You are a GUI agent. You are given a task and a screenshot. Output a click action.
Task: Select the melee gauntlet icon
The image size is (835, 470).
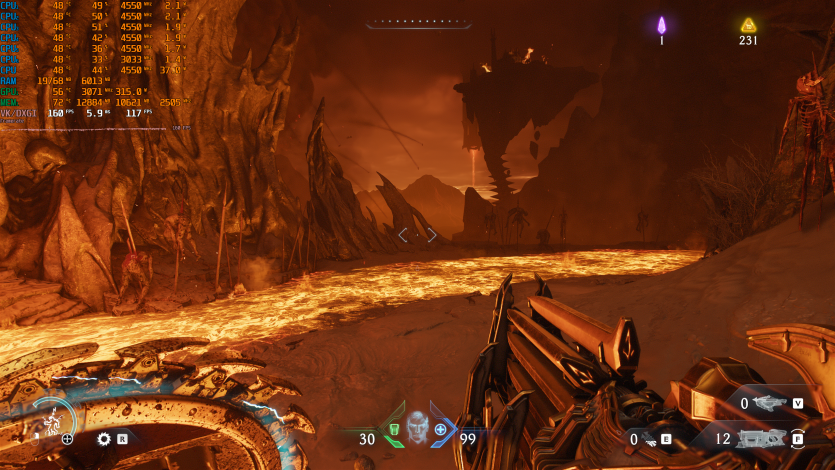click(x=650, y=439)
